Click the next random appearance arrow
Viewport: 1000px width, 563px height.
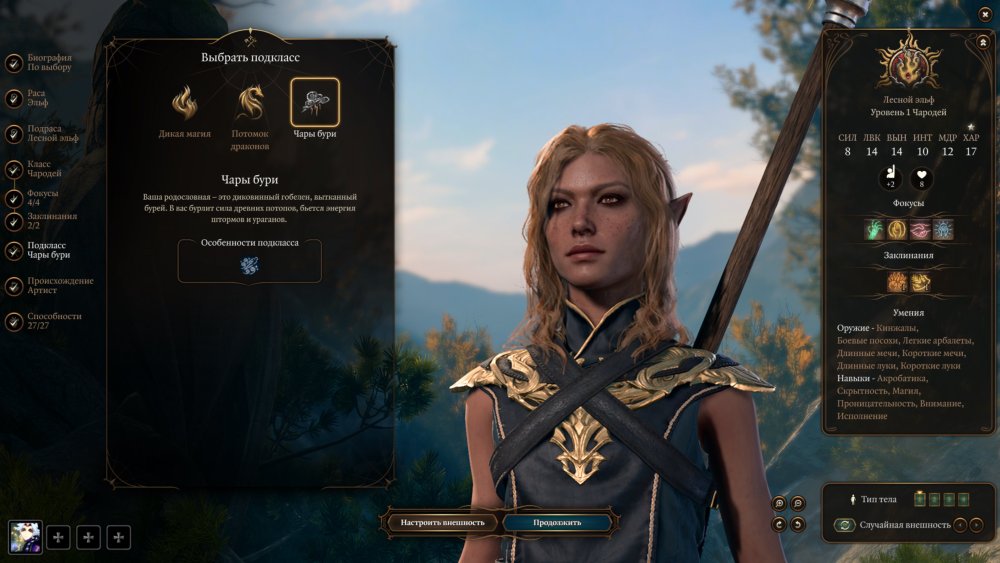976,525
